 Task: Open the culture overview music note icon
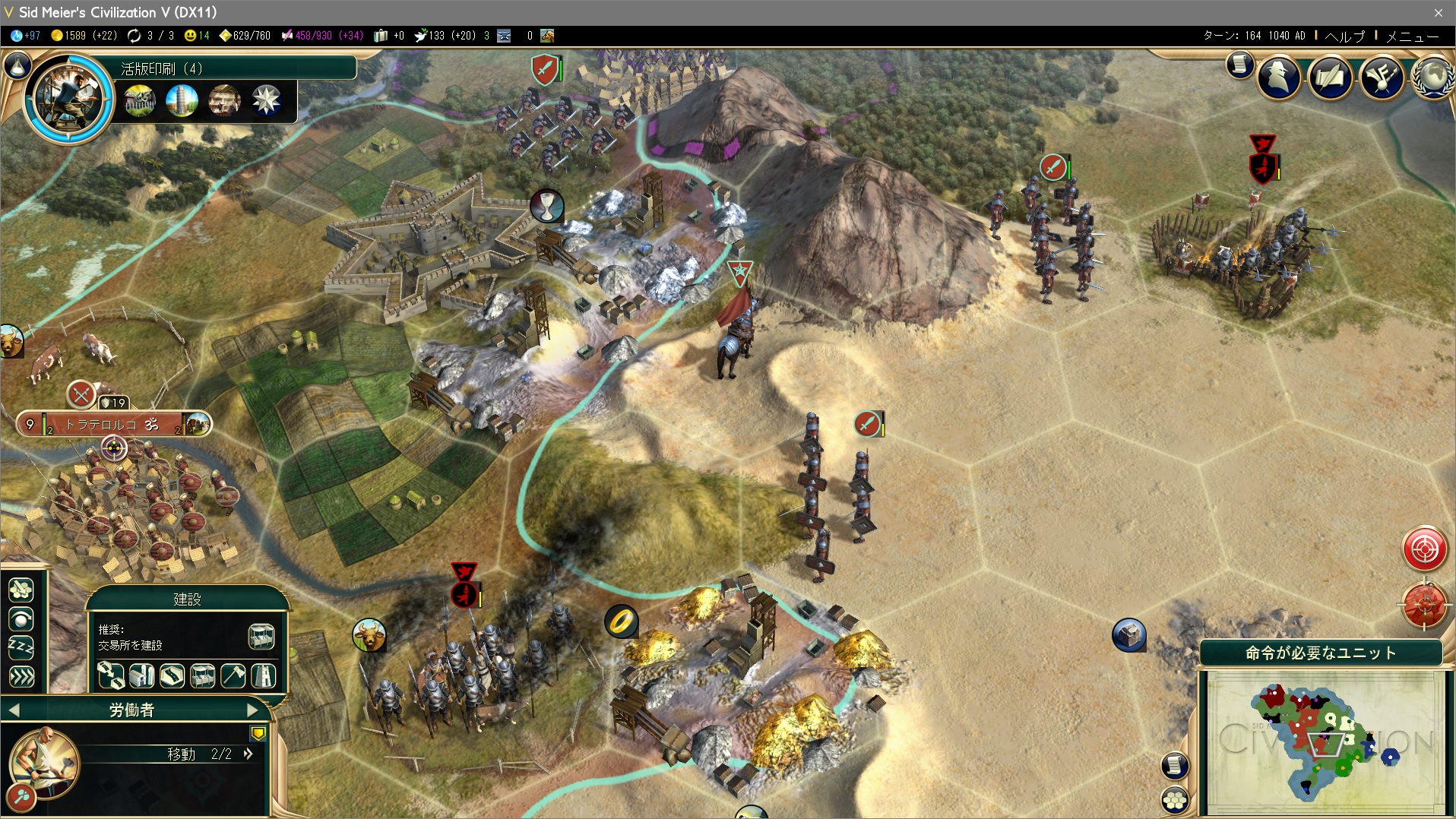pyautogui.click(x=1381, y=78)
